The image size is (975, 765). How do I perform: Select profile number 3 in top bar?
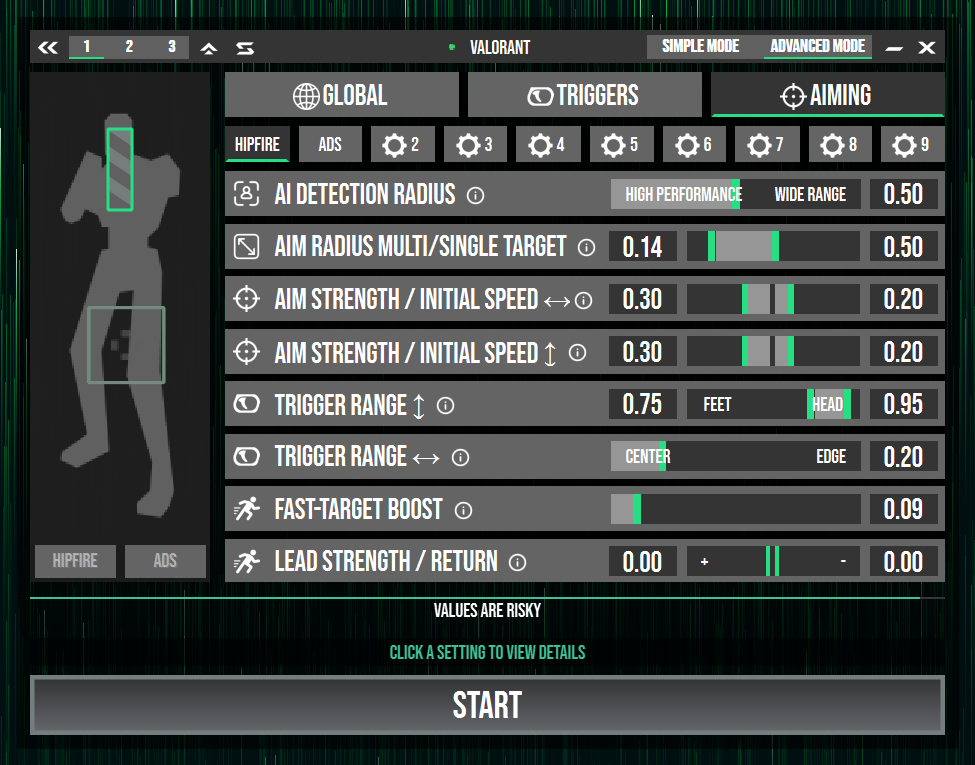(x=171, y=47)
